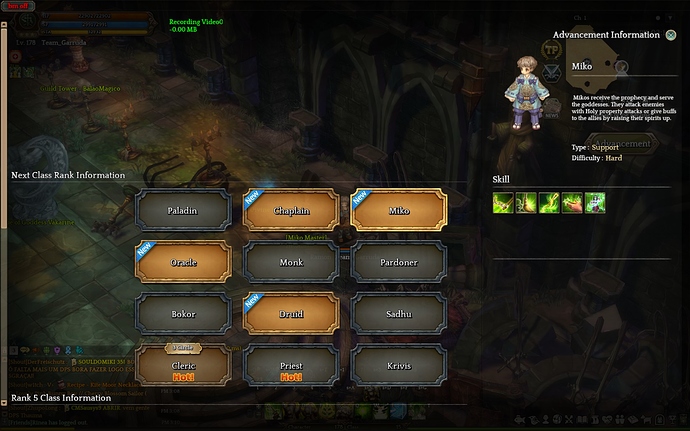View the last Miko skill icon
This screenshot has height=431, width=690.
click(594, 202)
